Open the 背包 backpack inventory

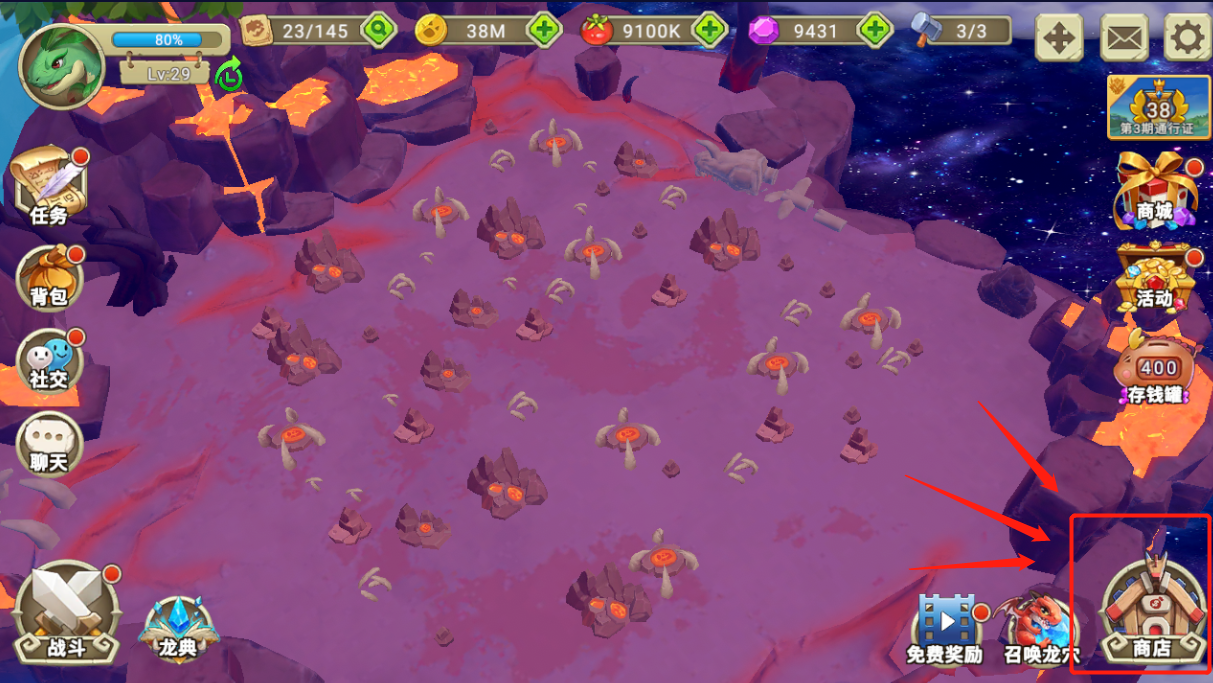(x=49, y=276)
